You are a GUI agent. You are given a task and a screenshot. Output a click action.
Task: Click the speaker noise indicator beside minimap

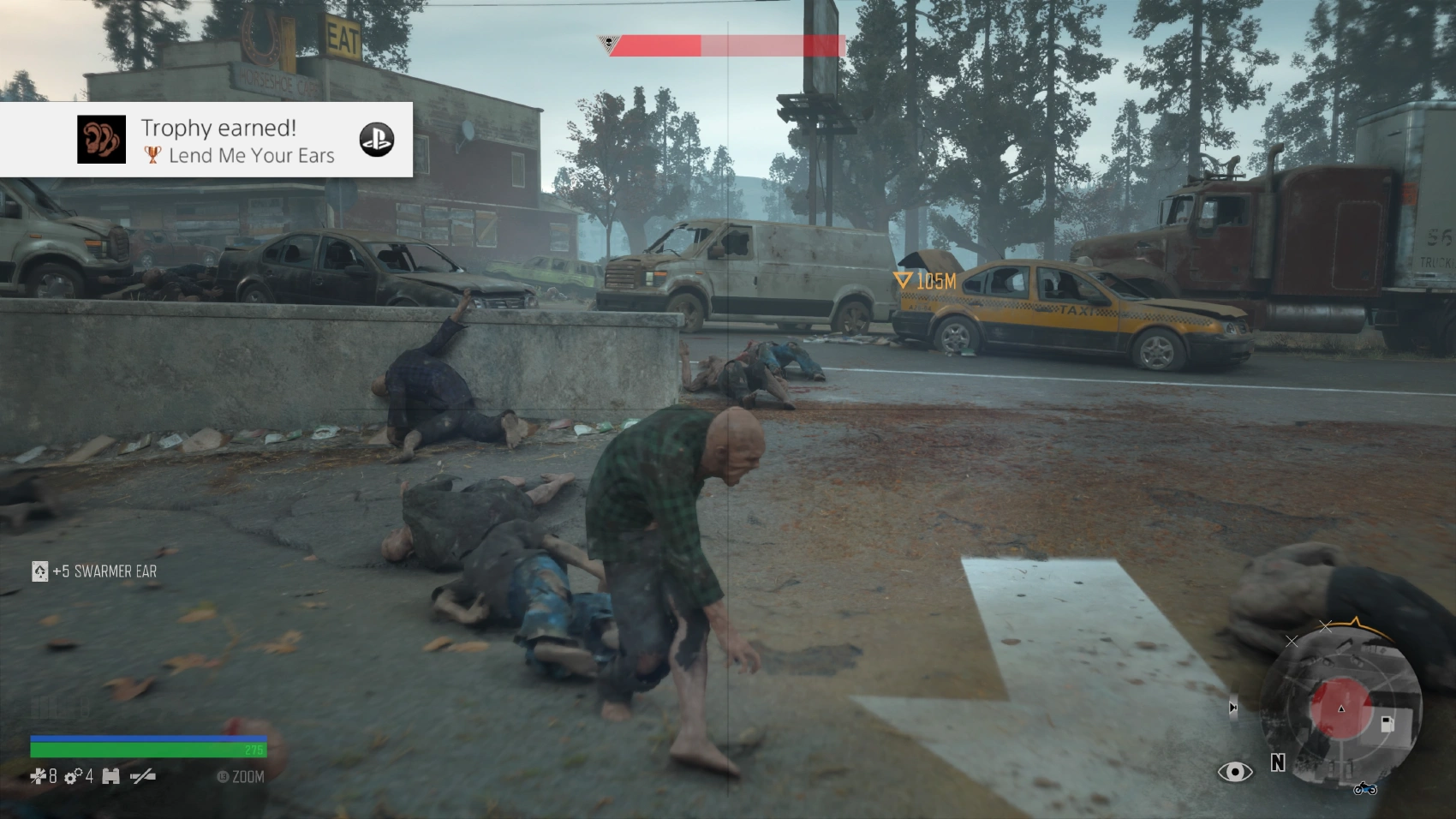pos(1232,708)
